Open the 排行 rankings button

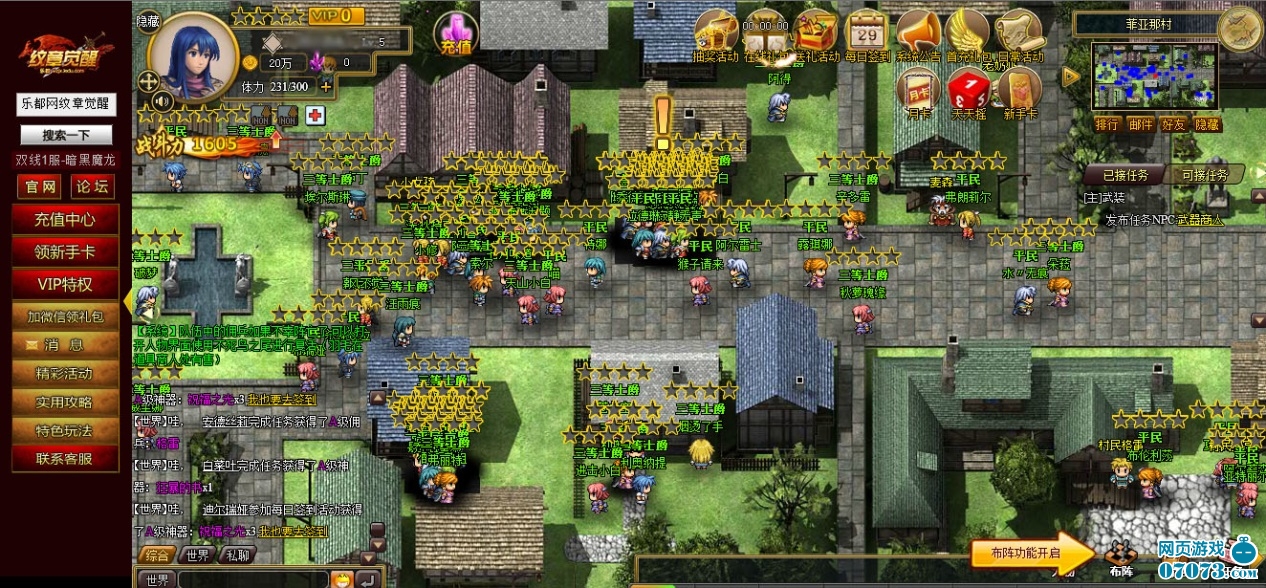[1107, 125]
